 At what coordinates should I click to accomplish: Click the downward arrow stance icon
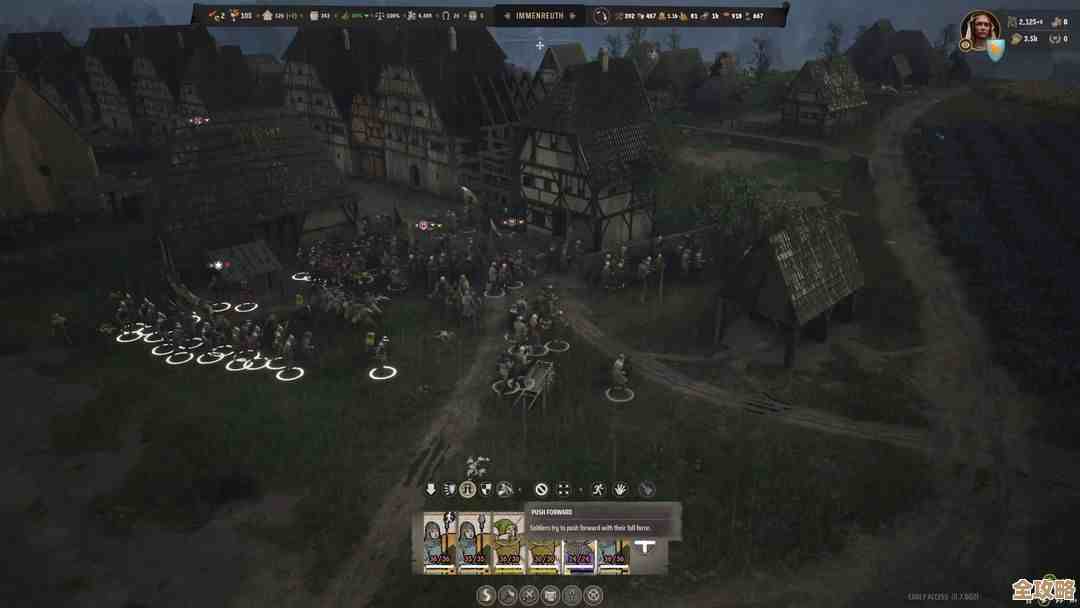[431, 490]
